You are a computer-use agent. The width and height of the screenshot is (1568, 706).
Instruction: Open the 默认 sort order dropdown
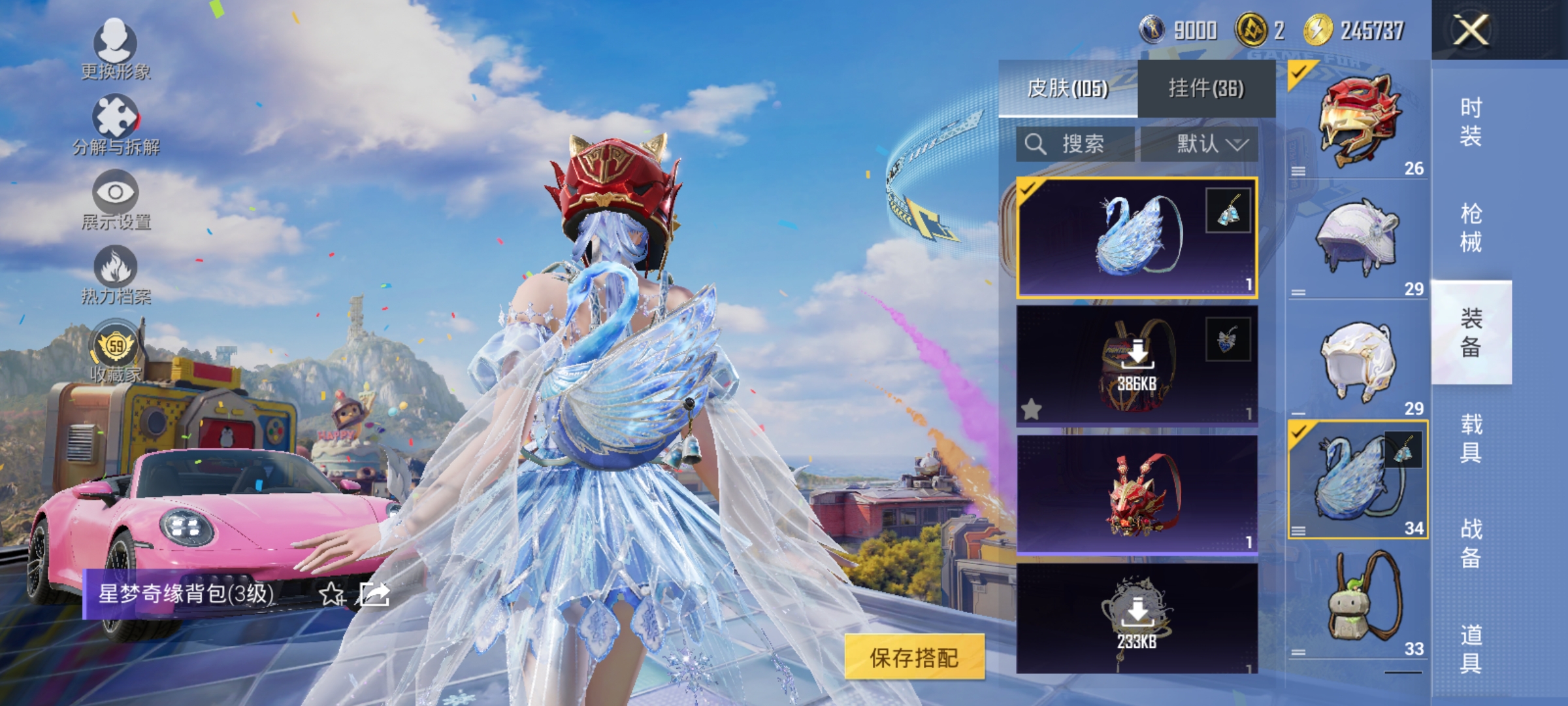click(1209, 145)
